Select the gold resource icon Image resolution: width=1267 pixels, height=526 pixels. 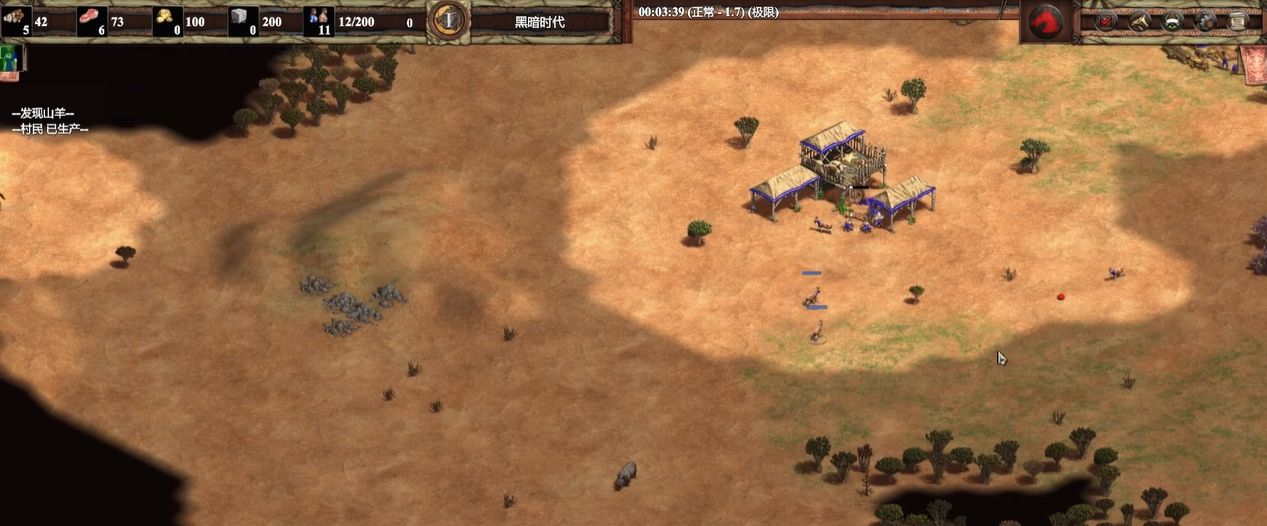pyautogui.click(x=167, y=20)
